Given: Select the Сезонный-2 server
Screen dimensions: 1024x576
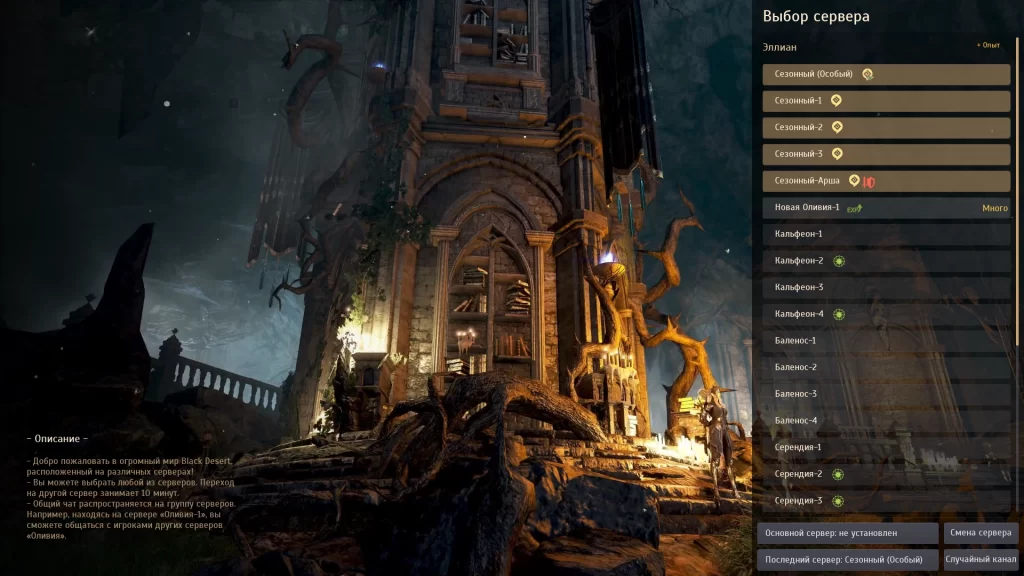Looking at the screenshot, I should (886, 128).
